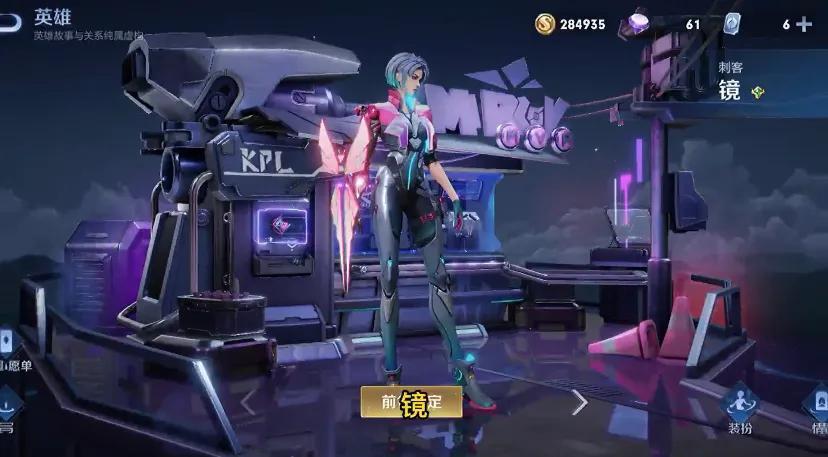Confirm the hero with the gold 镜 button
The height and width of the screenshot is (457, 828).
(412, 402)
